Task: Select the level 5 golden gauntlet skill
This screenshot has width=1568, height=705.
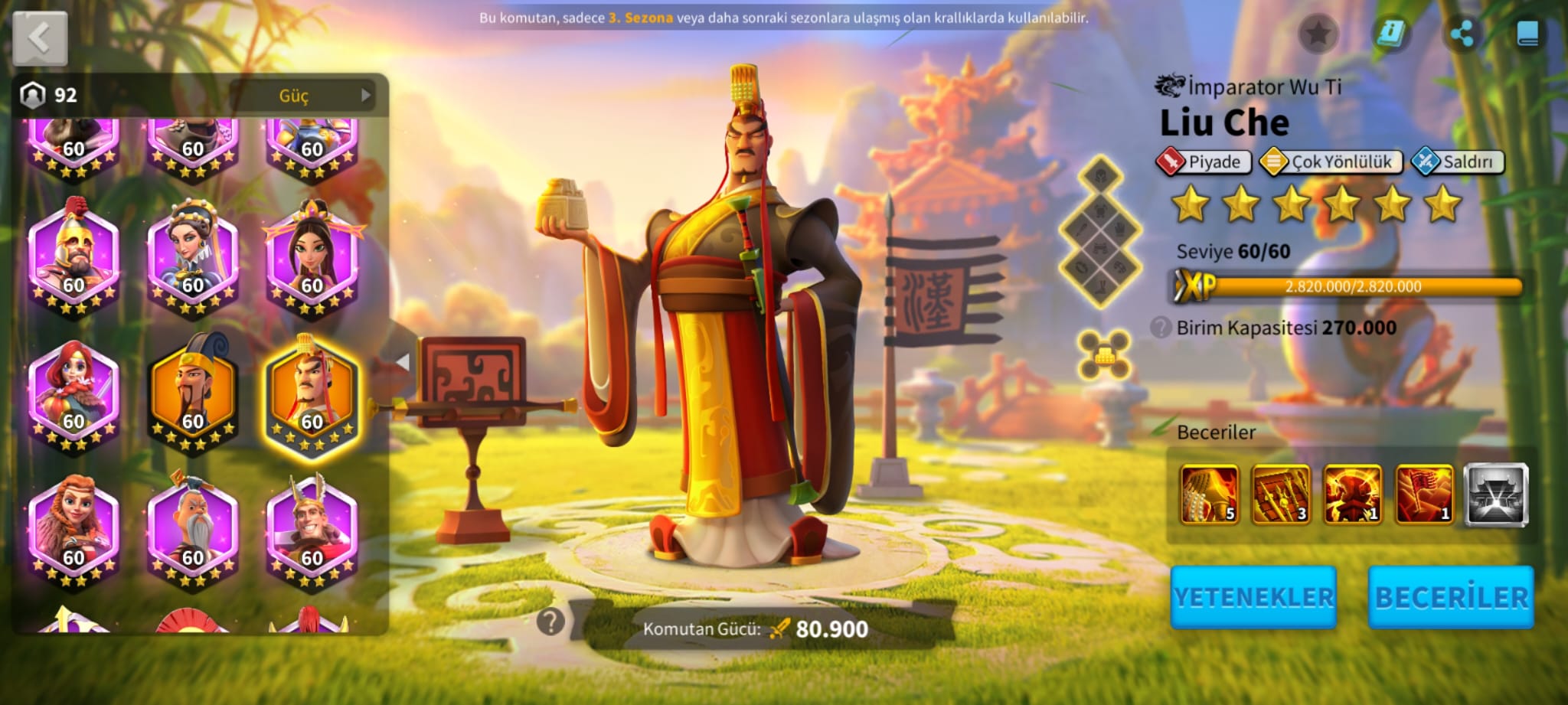Action: coord(1210,494)
